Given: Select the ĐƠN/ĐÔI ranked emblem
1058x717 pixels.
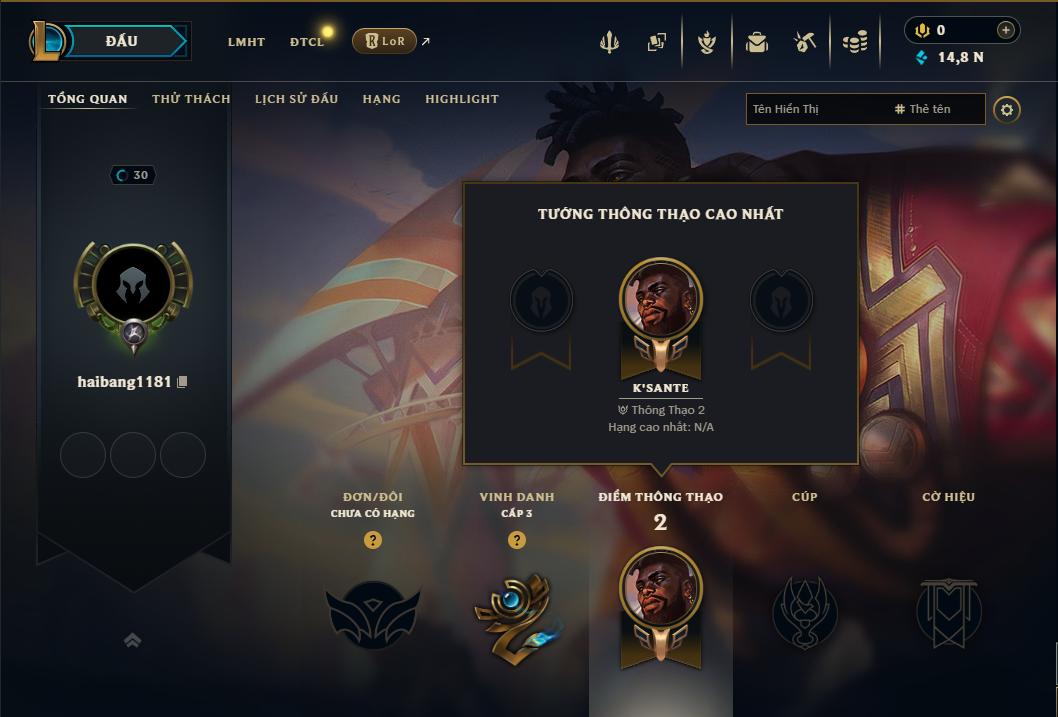Looking at the screenshot, I should pos(373,614).
